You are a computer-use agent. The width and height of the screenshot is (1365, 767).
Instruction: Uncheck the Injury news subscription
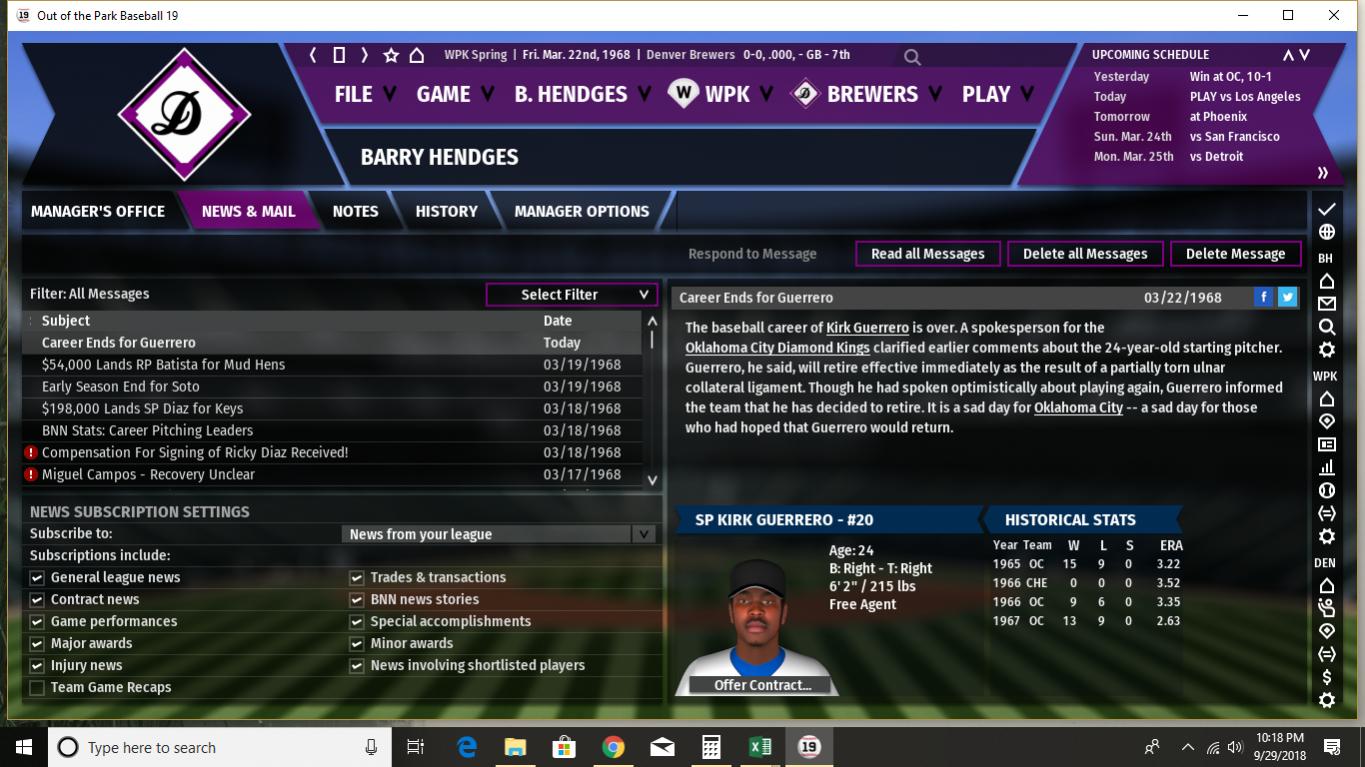[37, 665]
